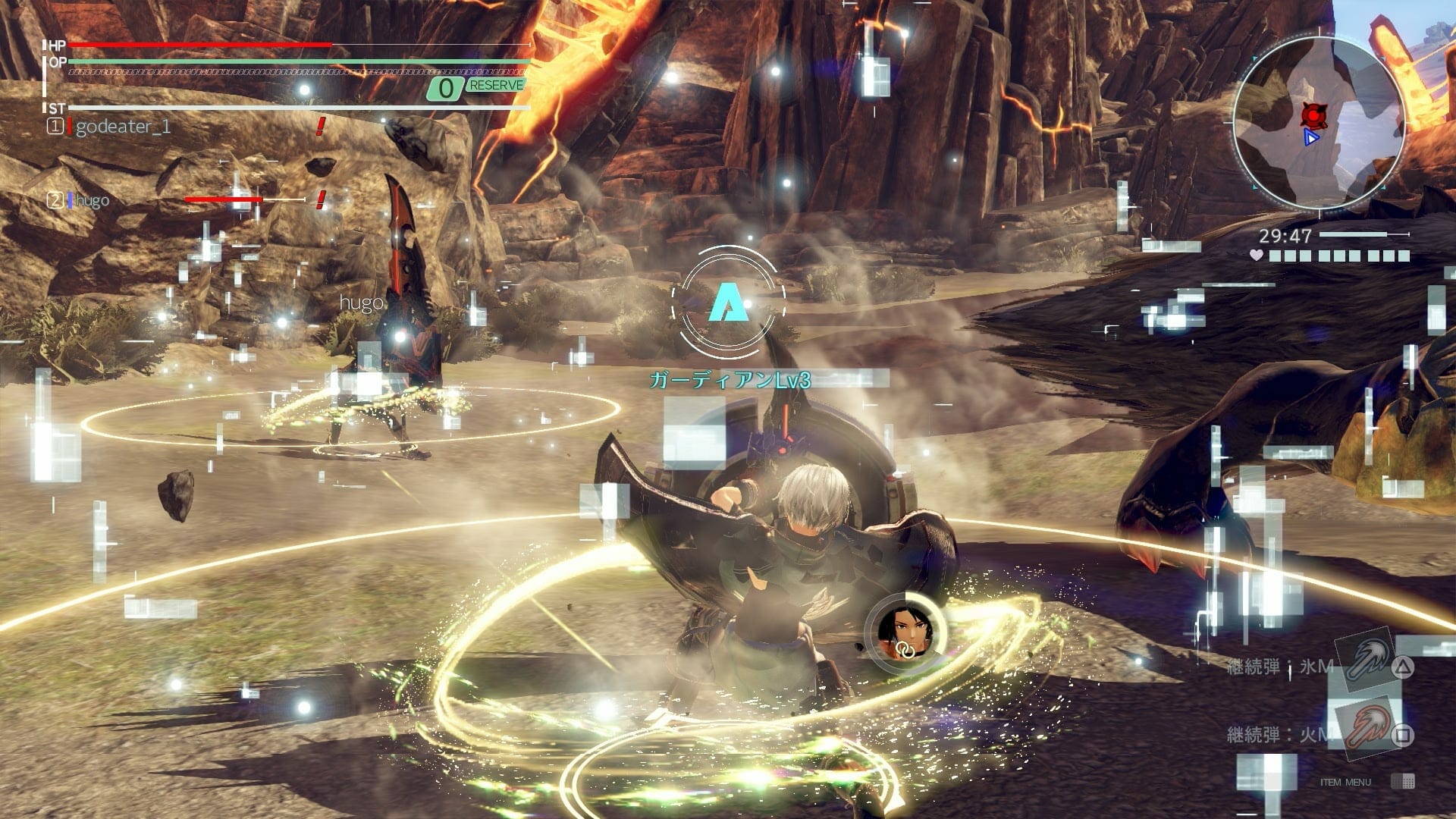Toggle the player arrow marker on the minimap
1456x819 pixels.
point(1312,136)
